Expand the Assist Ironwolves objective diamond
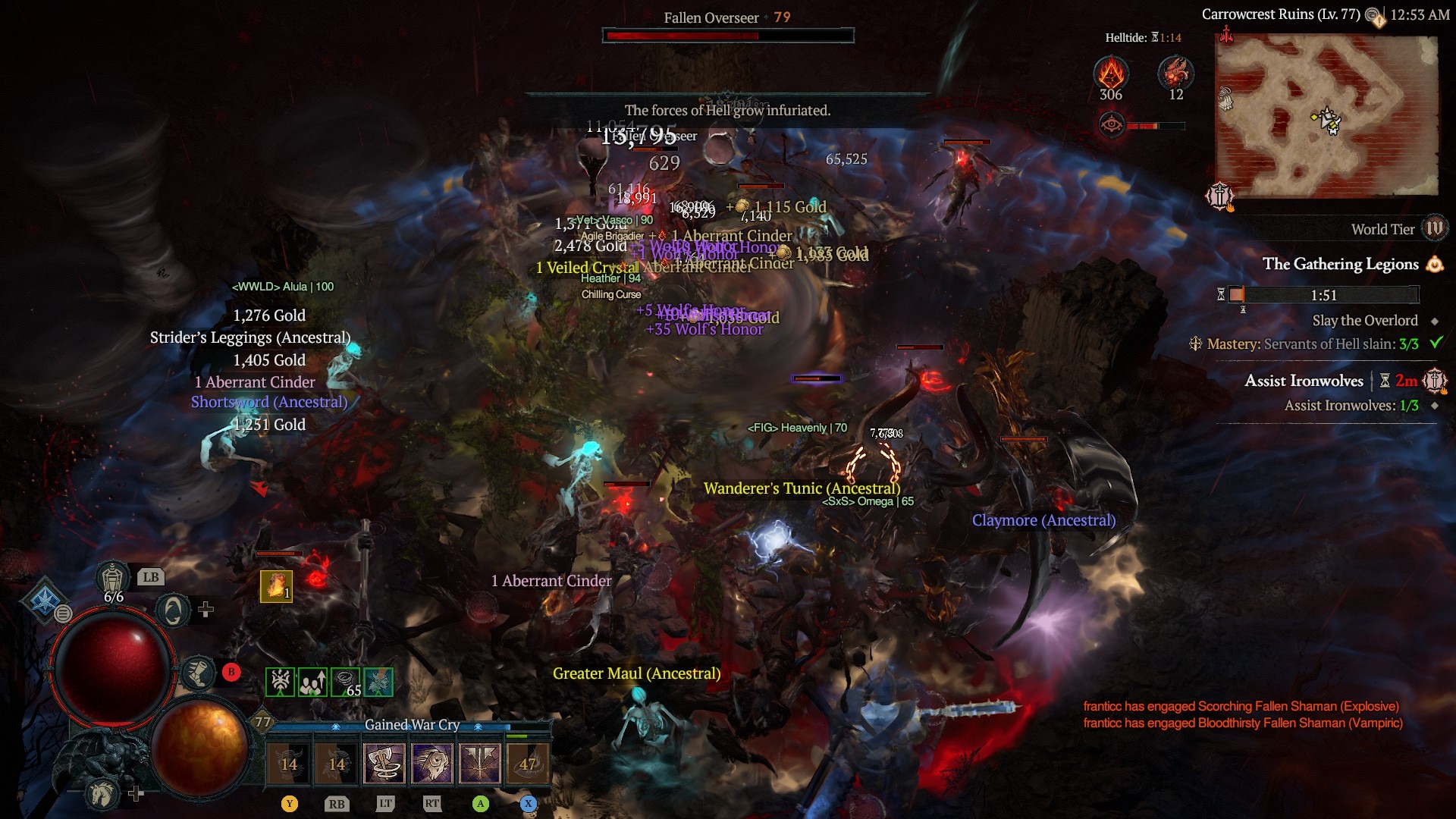1456x819 pixels. 1435,405
